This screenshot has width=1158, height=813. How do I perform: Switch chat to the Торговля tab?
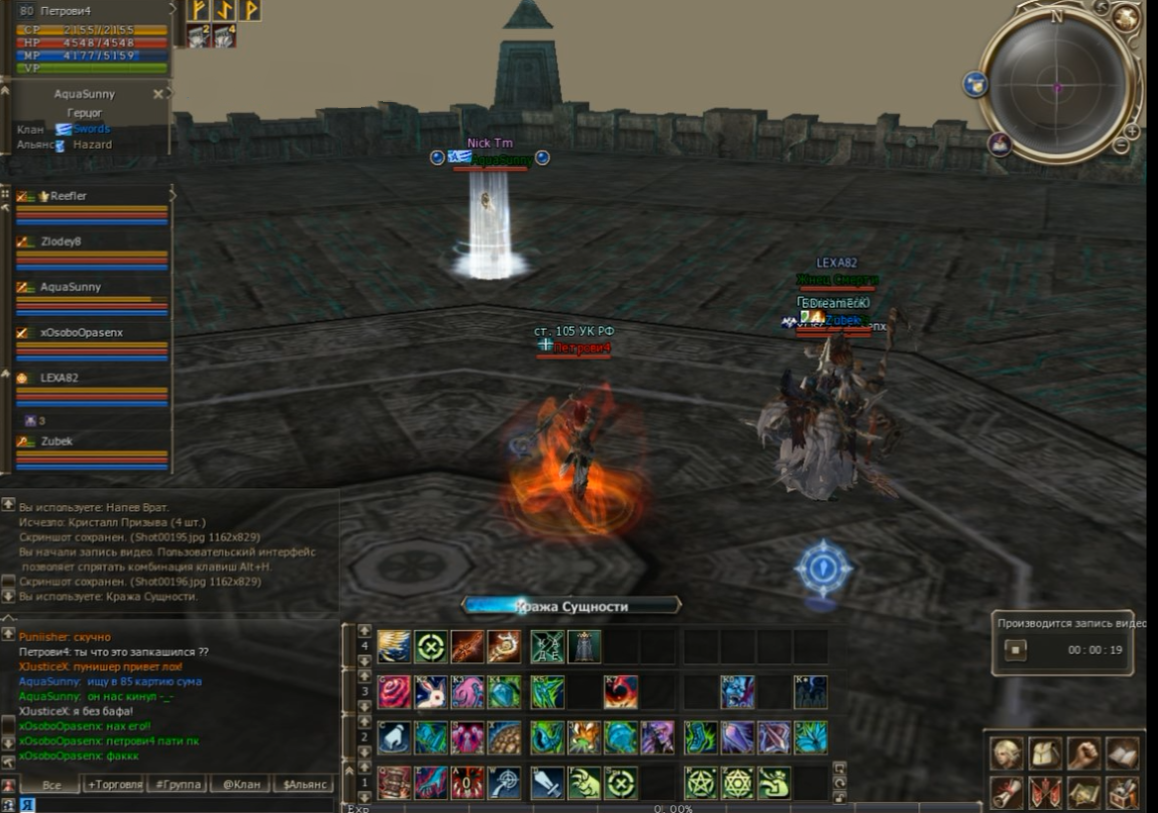[113, 785]
